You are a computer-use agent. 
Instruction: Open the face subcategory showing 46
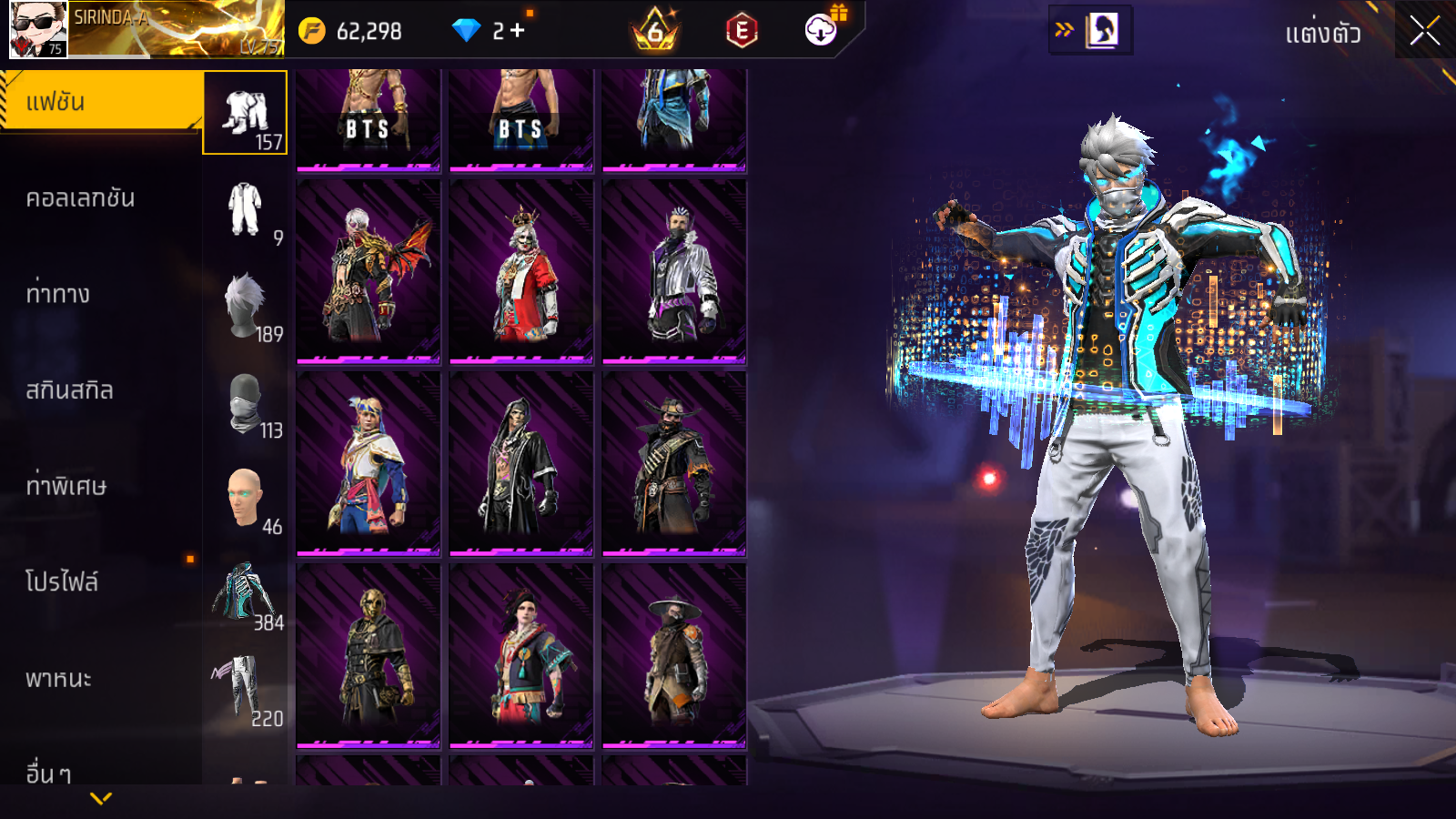coord(245,499)
